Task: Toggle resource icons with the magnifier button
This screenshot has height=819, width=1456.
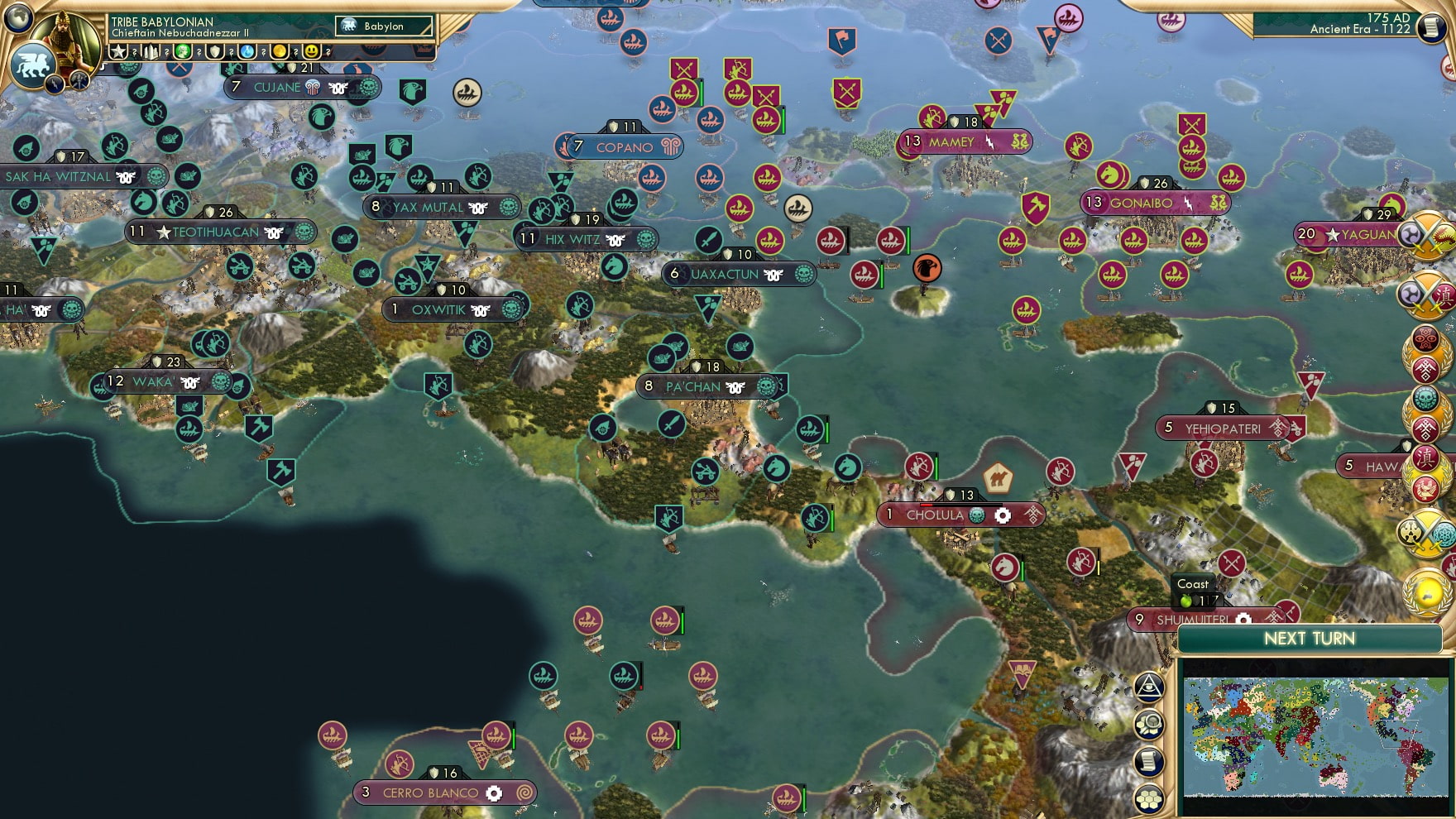Action: 1150,724
